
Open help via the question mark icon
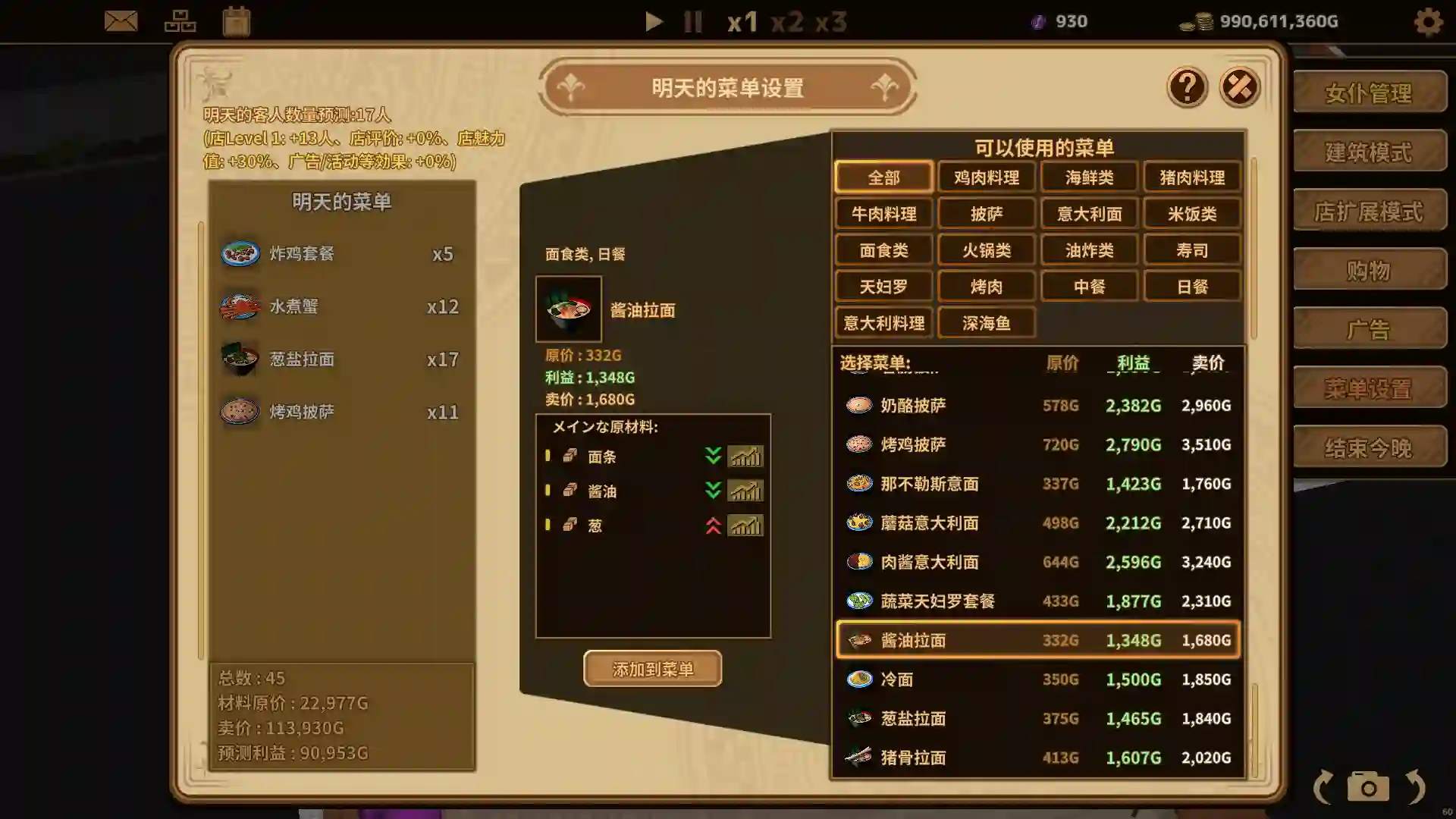coord(1187,87)
